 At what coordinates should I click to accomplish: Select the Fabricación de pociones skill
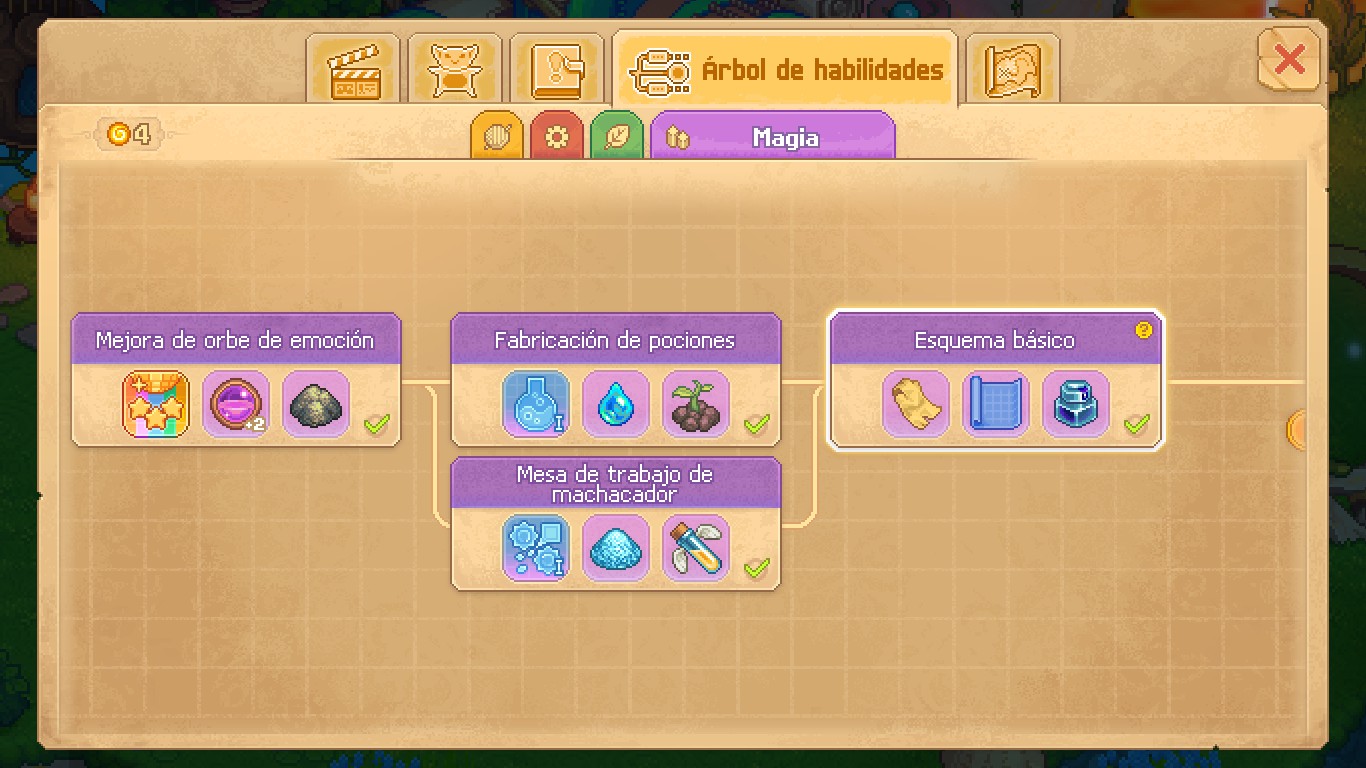click(x=615, y=340)
